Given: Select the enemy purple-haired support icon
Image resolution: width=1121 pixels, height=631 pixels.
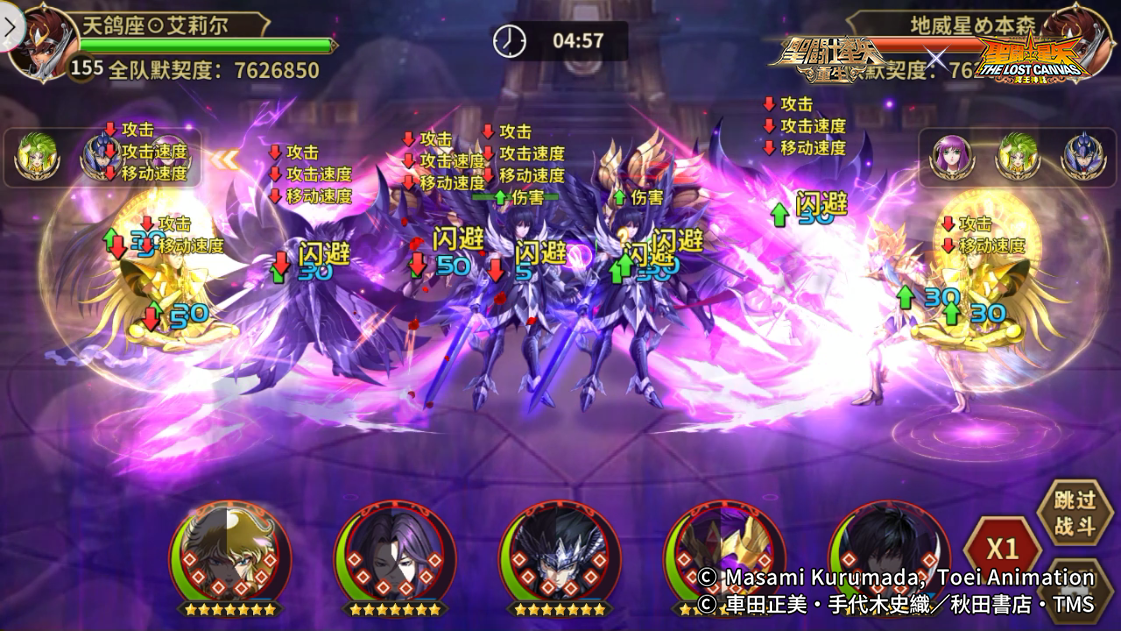Looking at the screenshot, I should click(x=952, y=158).
